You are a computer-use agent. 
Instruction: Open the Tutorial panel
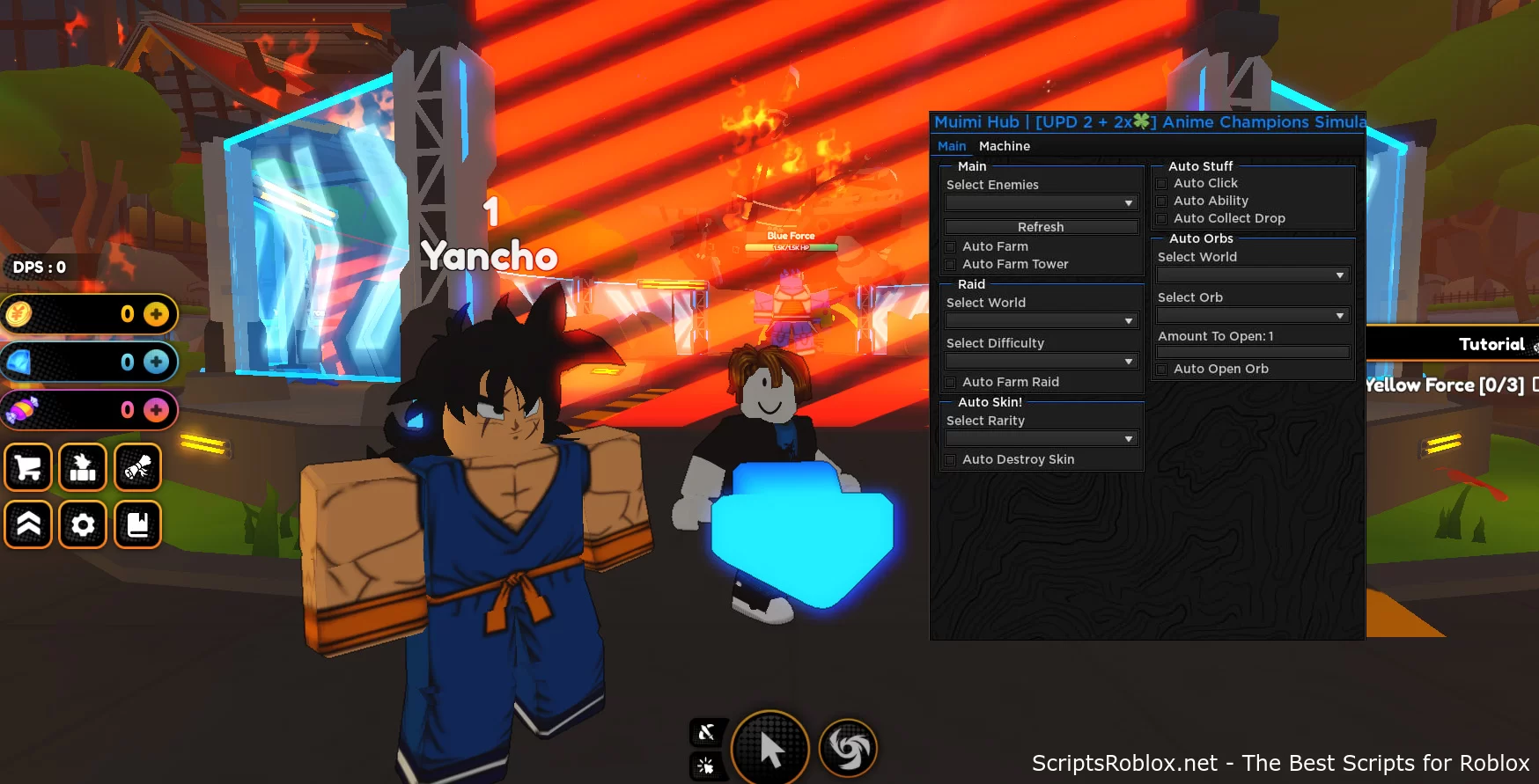[x=1492, y=343]
